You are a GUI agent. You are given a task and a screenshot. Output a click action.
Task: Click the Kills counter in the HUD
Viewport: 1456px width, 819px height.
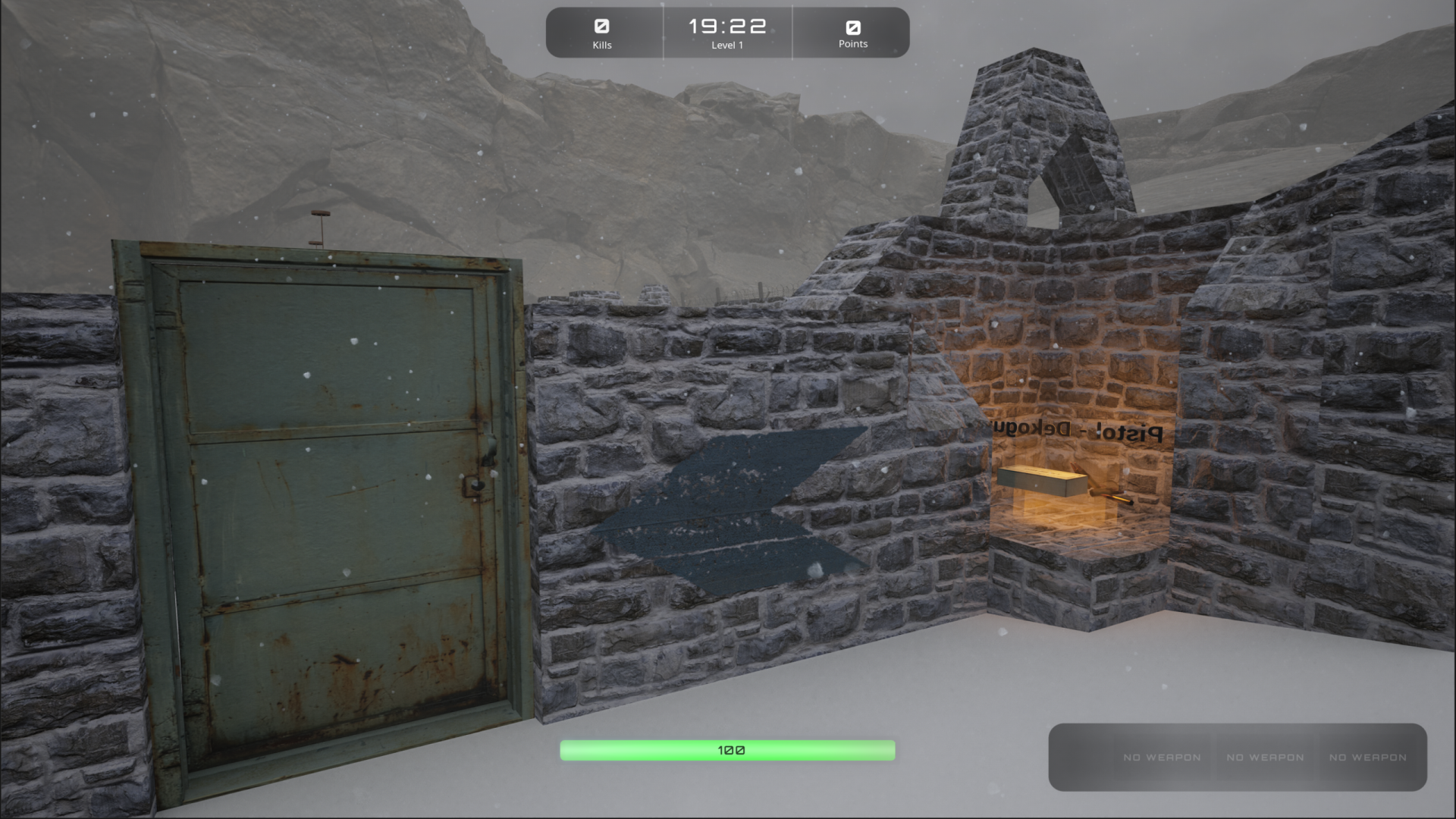pyautogui.click(x=603, y=32)
